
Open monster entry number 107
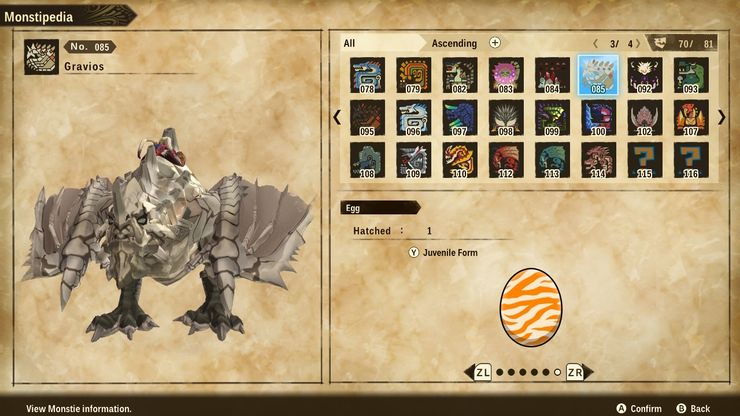click(x=691, y=117)
